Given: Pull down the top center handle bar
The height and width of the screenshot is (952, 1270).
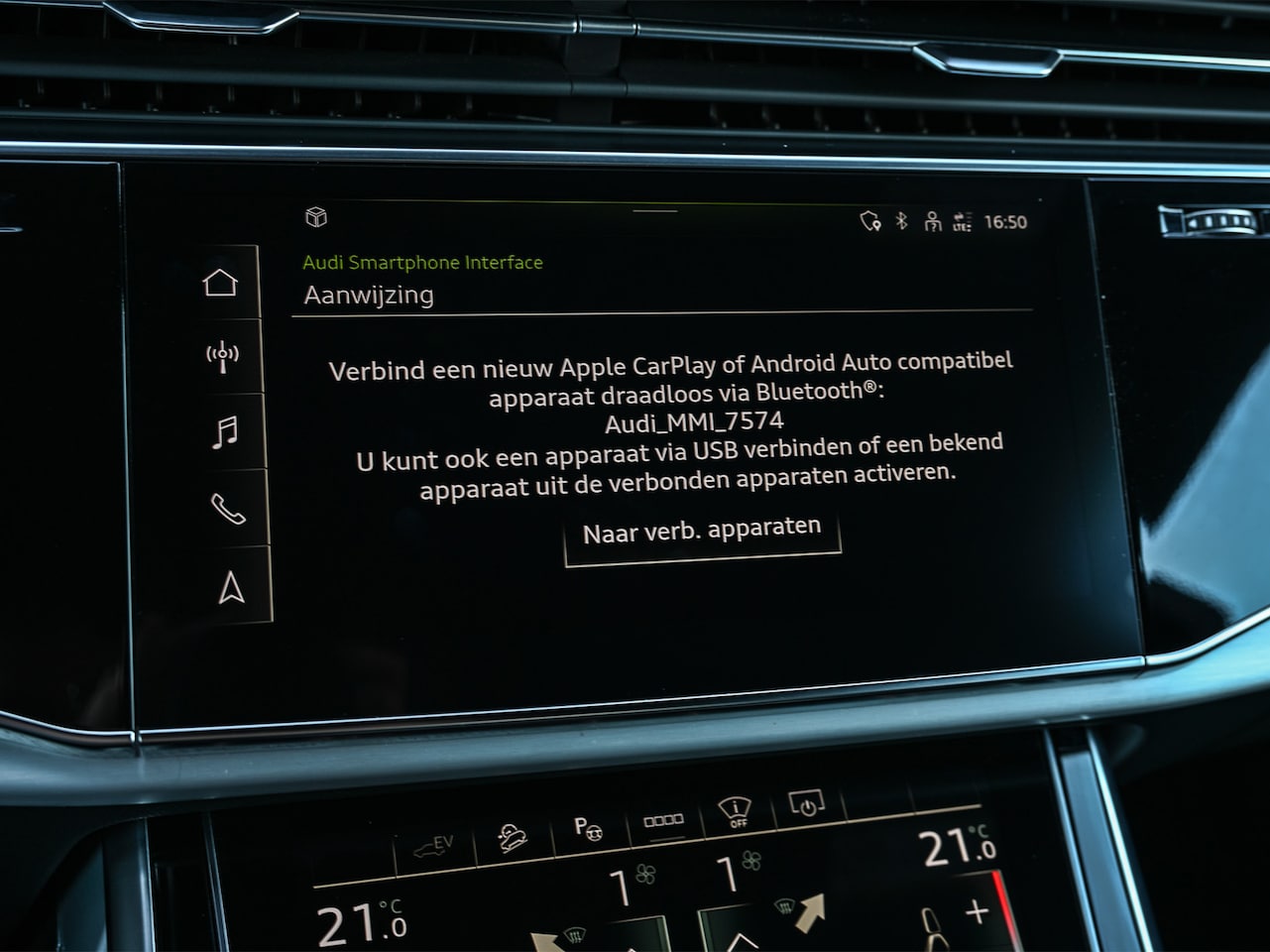Looking at the screenshot, I should pyautogui.click(x=654, y=210).
